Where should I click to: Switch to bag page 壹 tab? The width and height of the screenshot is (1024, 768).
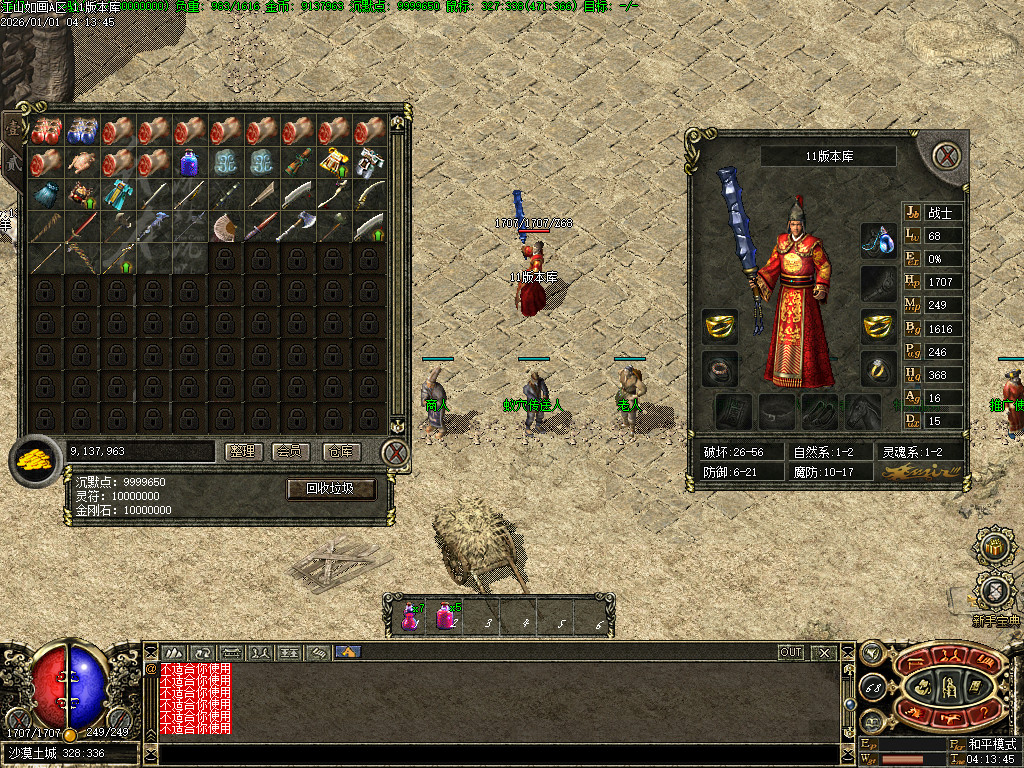point(12,126)
